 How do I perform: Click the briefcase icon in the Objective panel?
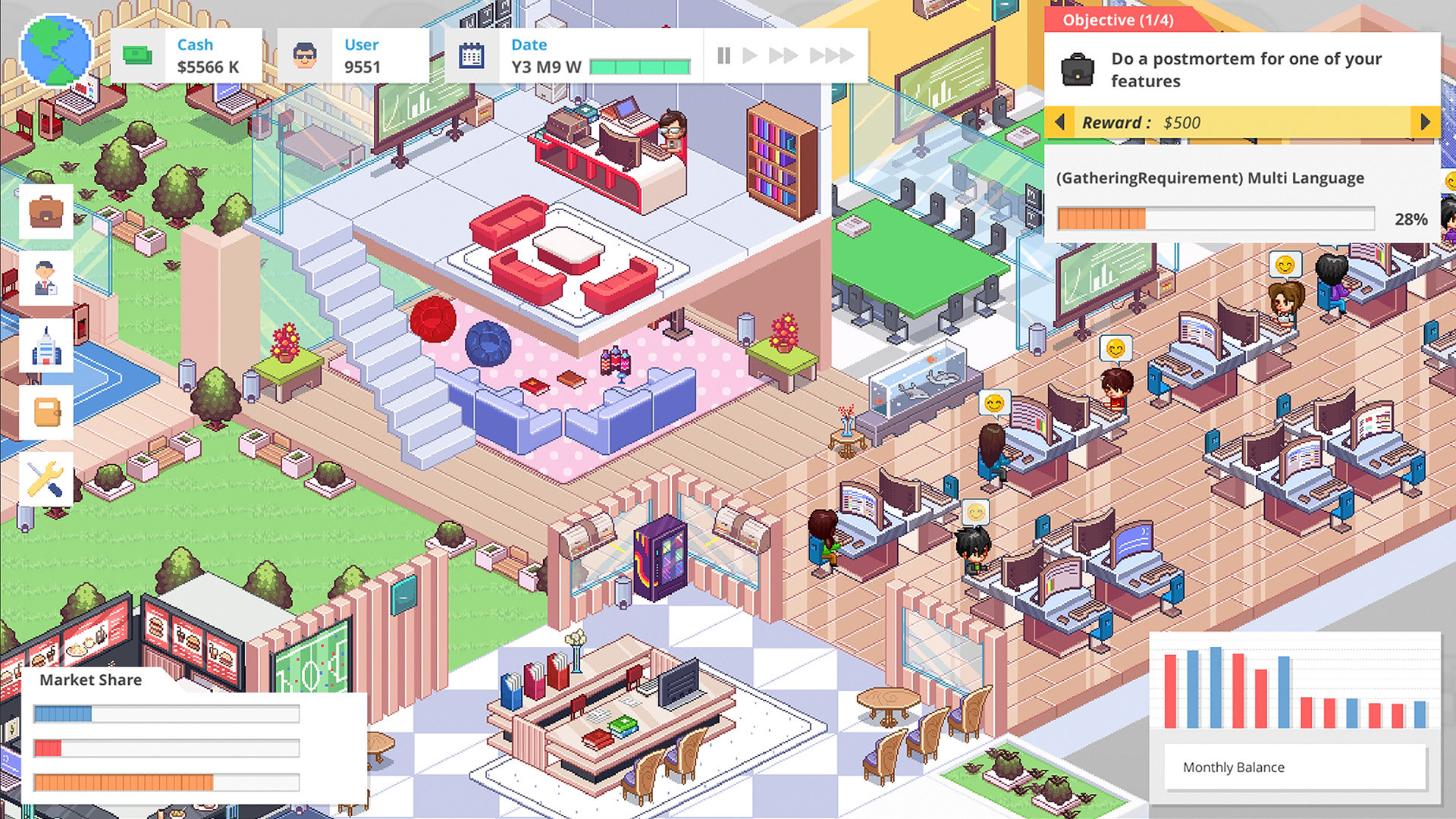click(x=1080, y=68)
